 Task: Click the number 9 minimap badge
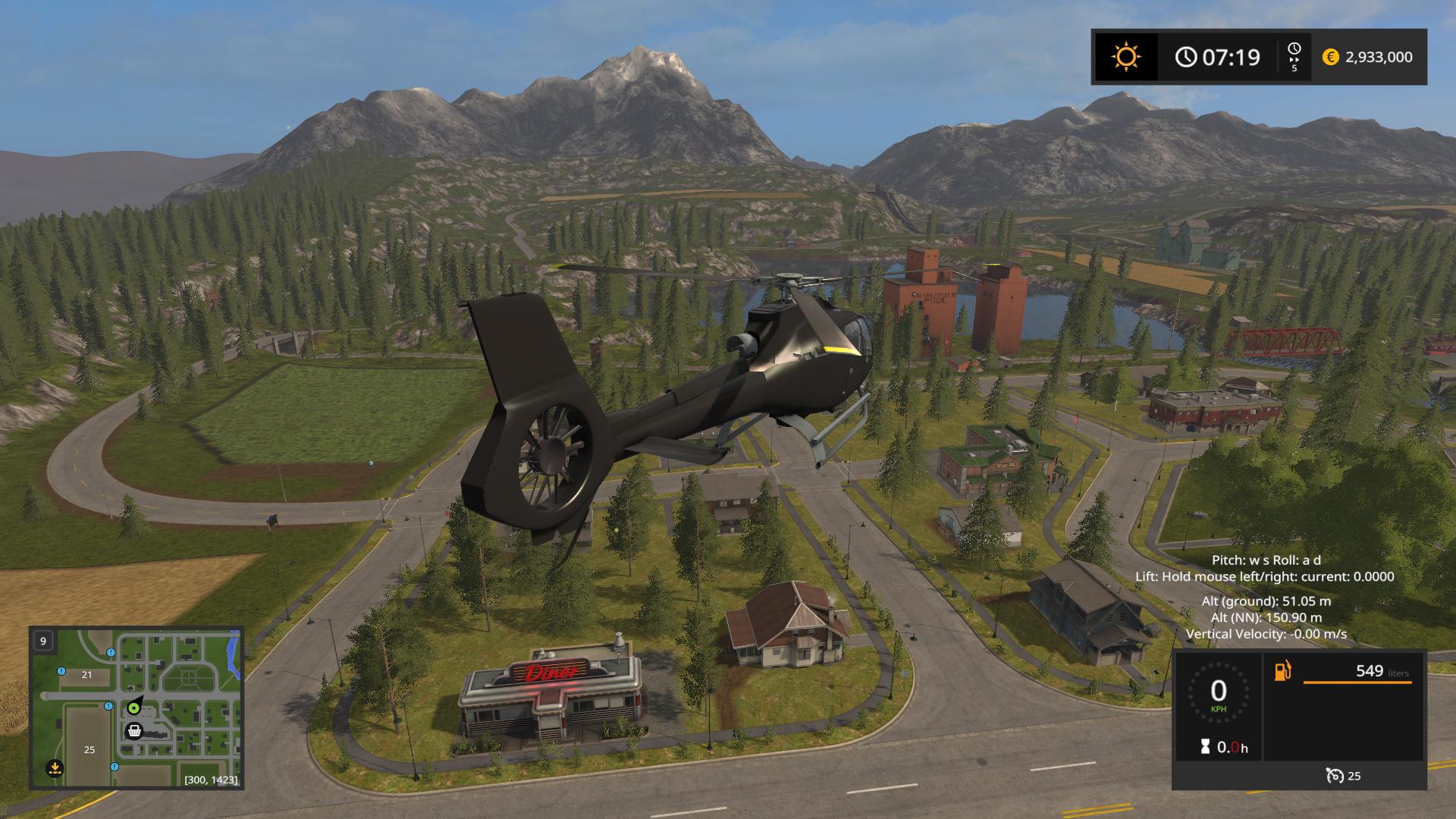[x=43, y=641]
